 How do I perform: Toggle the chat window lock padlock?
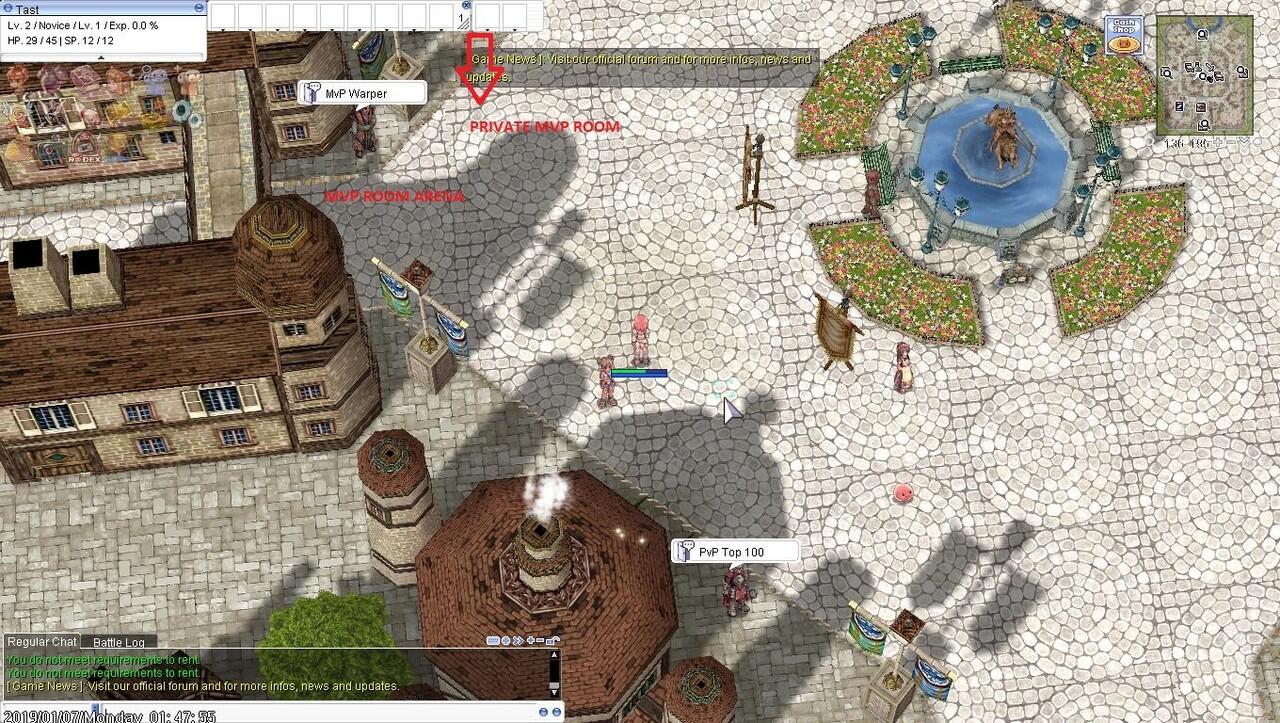pyautogui.click(x=552, y=640)
